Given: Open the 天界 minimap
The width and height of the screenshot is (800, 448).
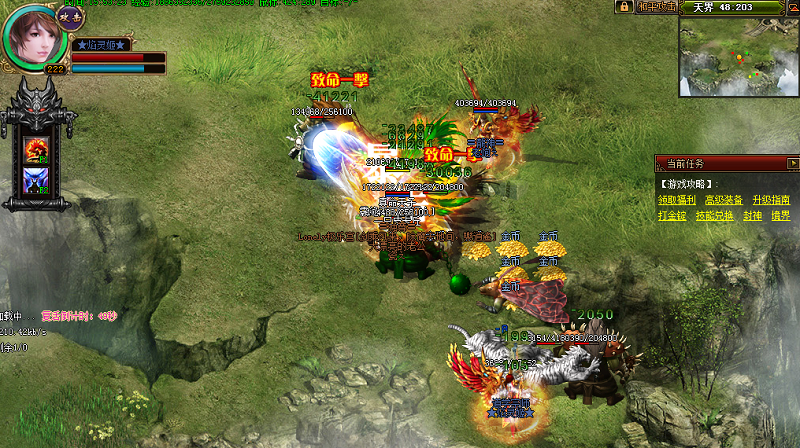Looking at the screenshot, I should pyautogui.click(x=737, y=55).
